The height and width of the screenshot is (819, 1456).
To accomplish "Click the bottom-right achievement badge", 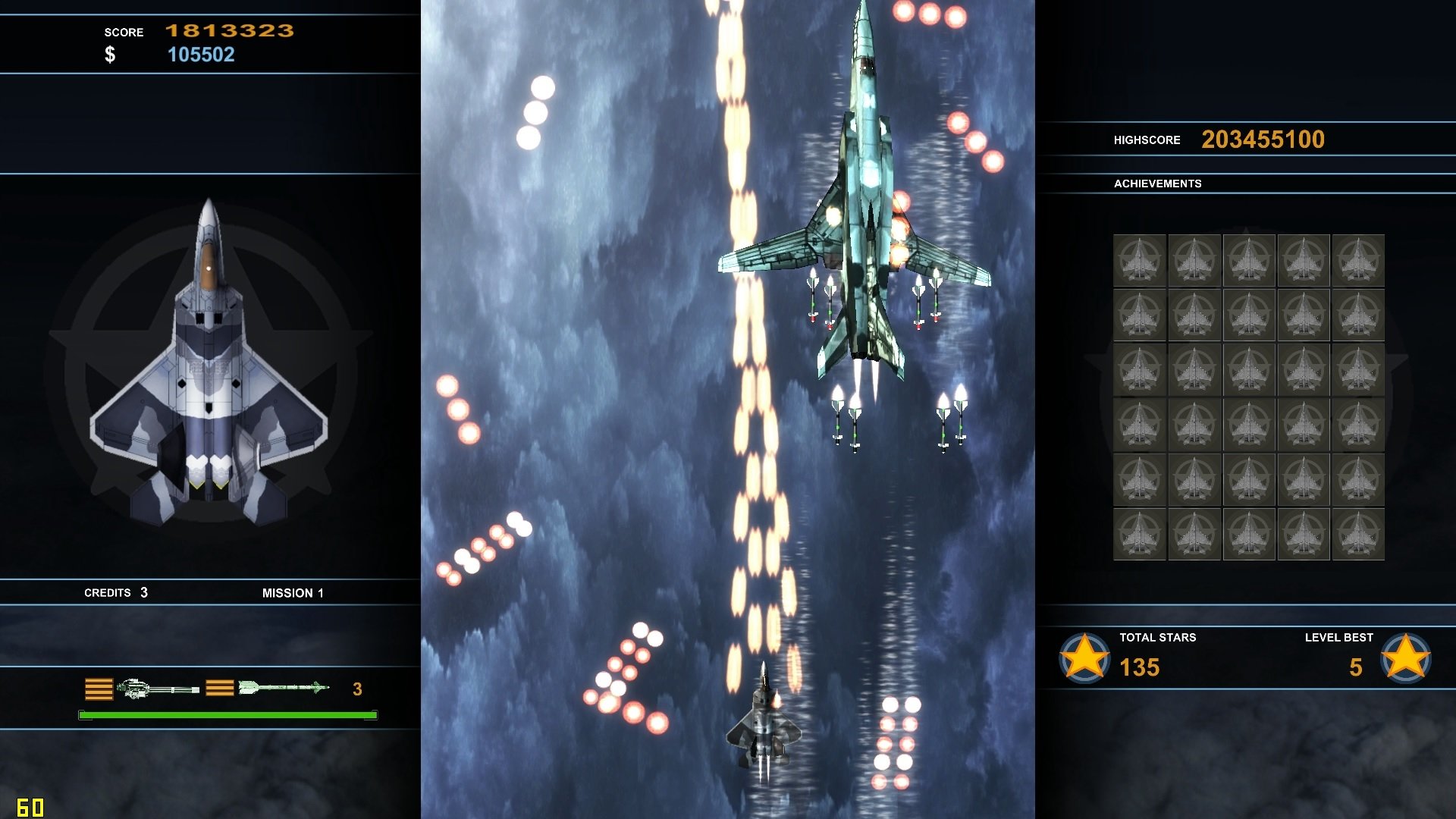I will click(x=1359, y=535).
